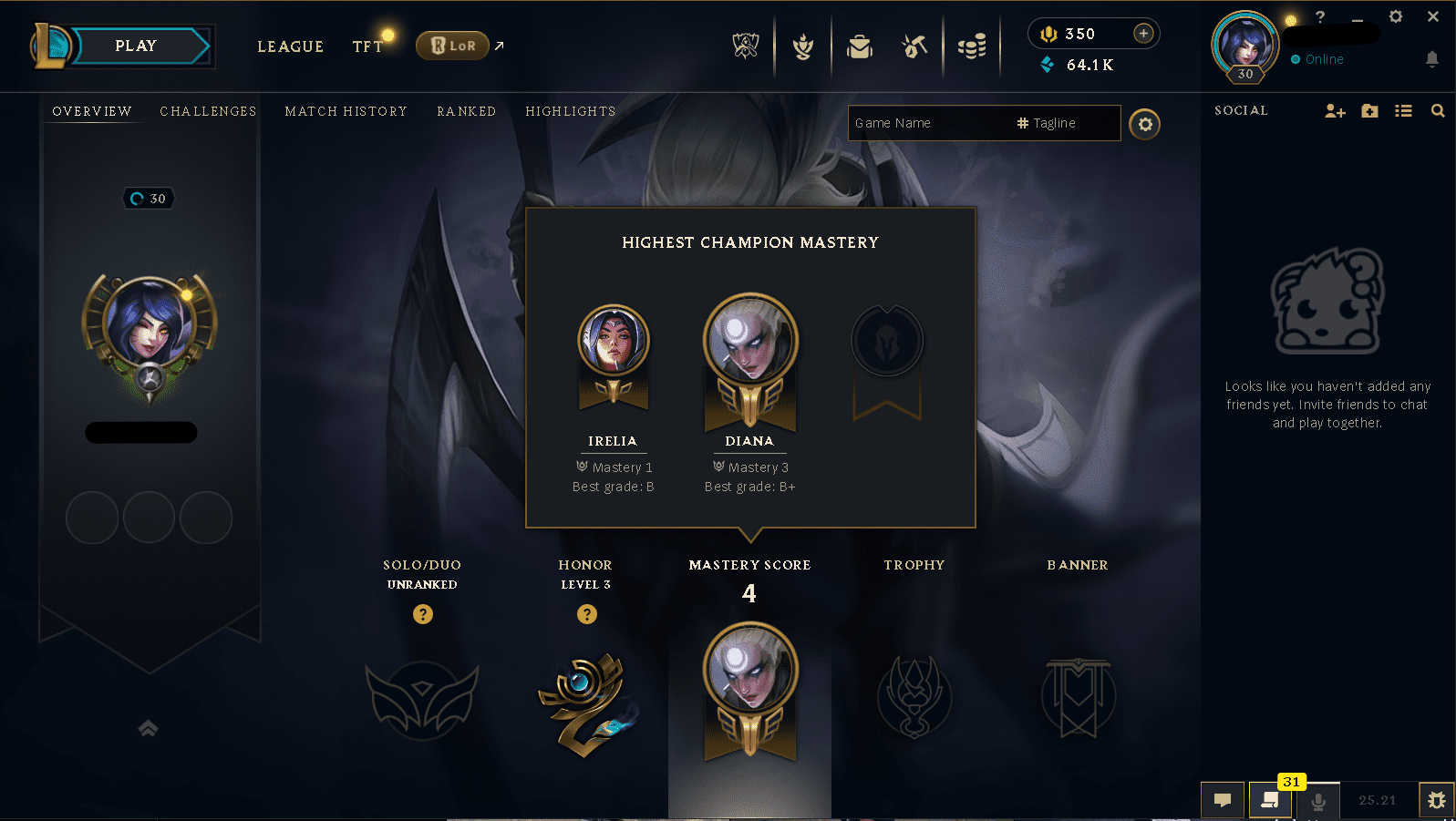Open friend search in the social panel
1456x821 pixels.
click(1439, 110)
